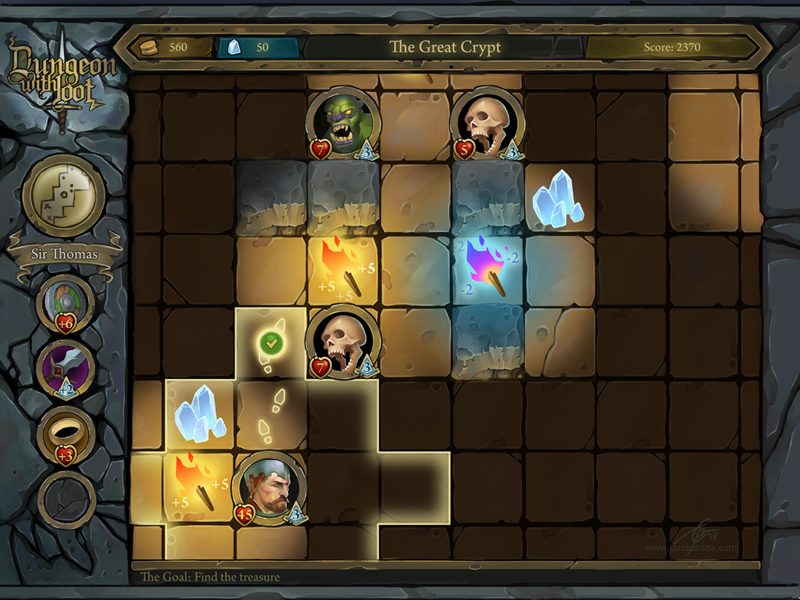800x600 pixels.
Task: Click the empty equipment slot
Action: coord(66,498)
